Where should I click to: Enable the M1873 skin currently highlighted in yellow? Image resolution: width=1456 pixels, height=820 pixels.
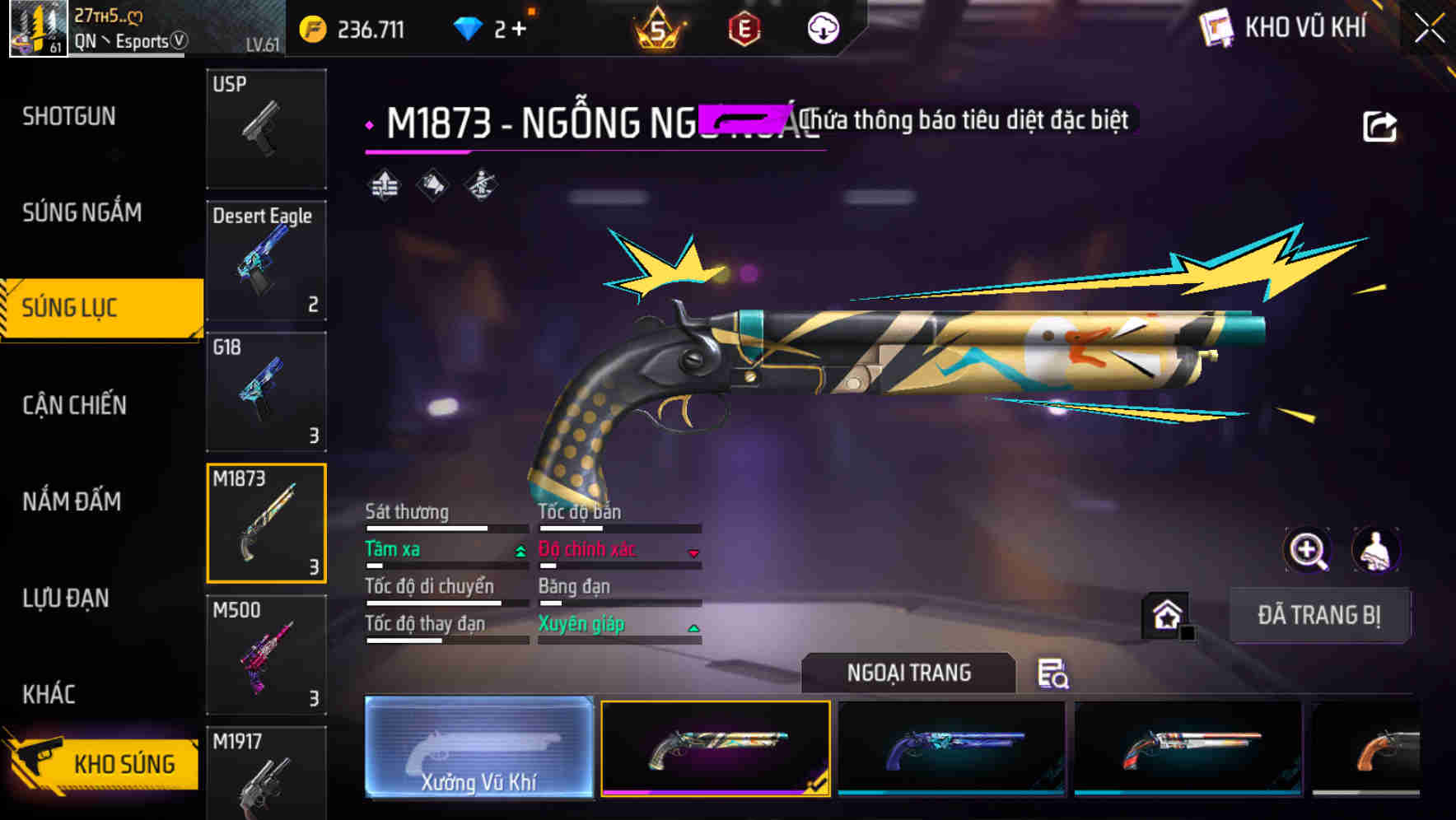click(716, 749)
